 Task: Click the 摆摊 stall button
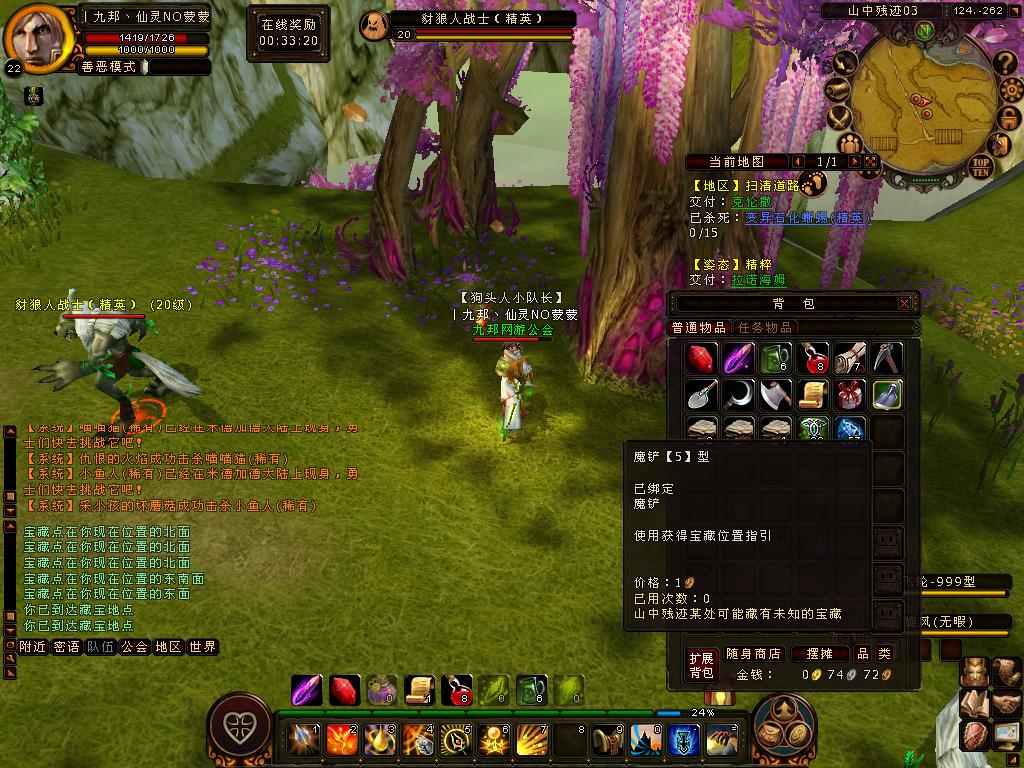pyautogui.click(x=813, y=654)
